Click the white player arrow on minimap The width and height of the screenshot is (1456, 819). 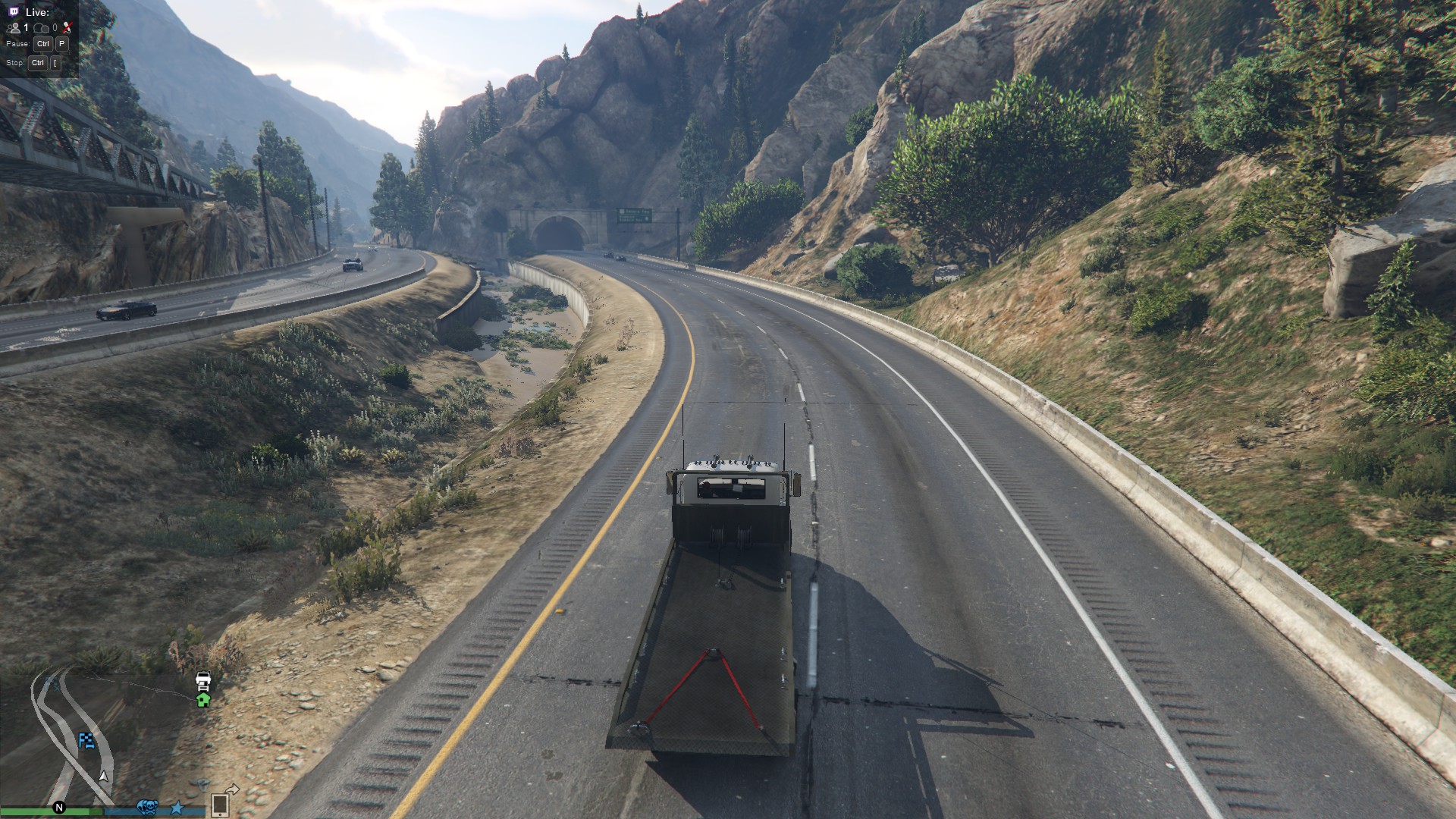click(x=104, y=777)
